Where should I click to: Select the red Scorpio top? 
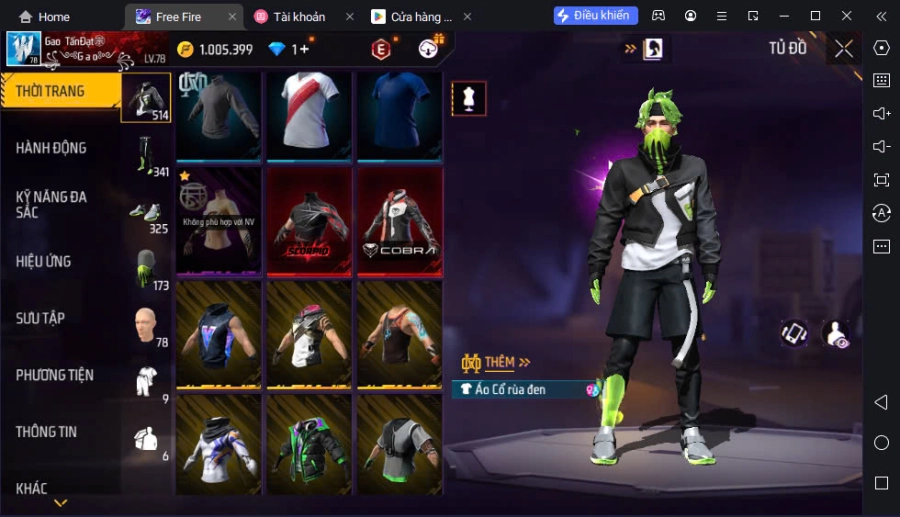309,221
